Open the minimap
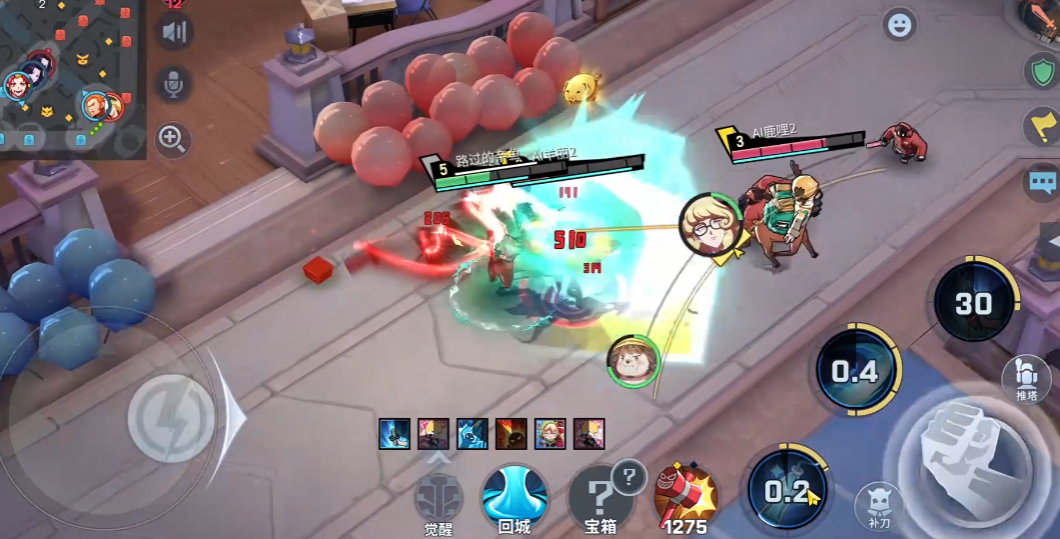The width and height of the screenshot is (1060, 539). 72,78
